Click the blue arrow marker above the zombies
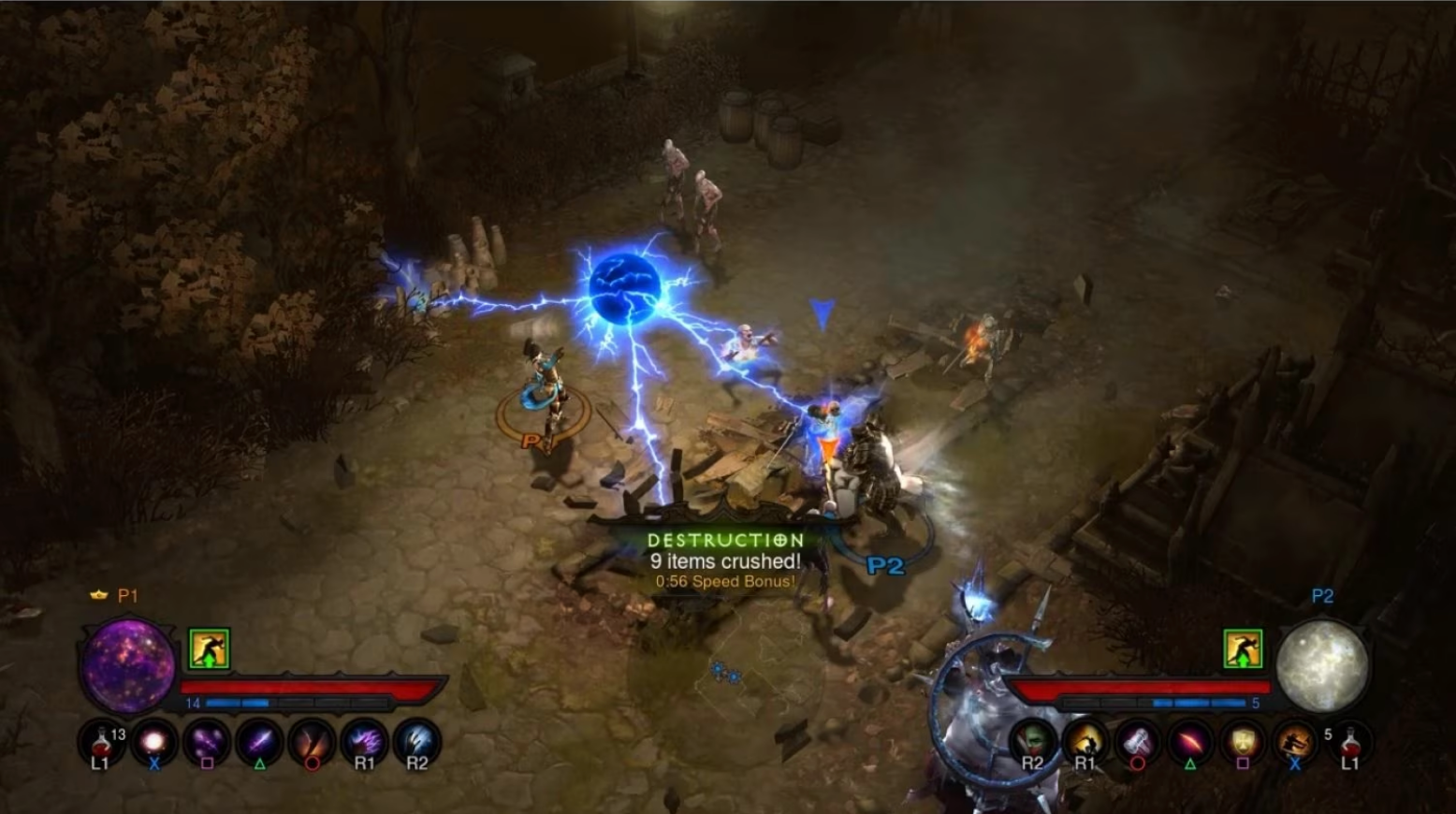This screenshot has height=814, width=1456. [x=823, y=312]
